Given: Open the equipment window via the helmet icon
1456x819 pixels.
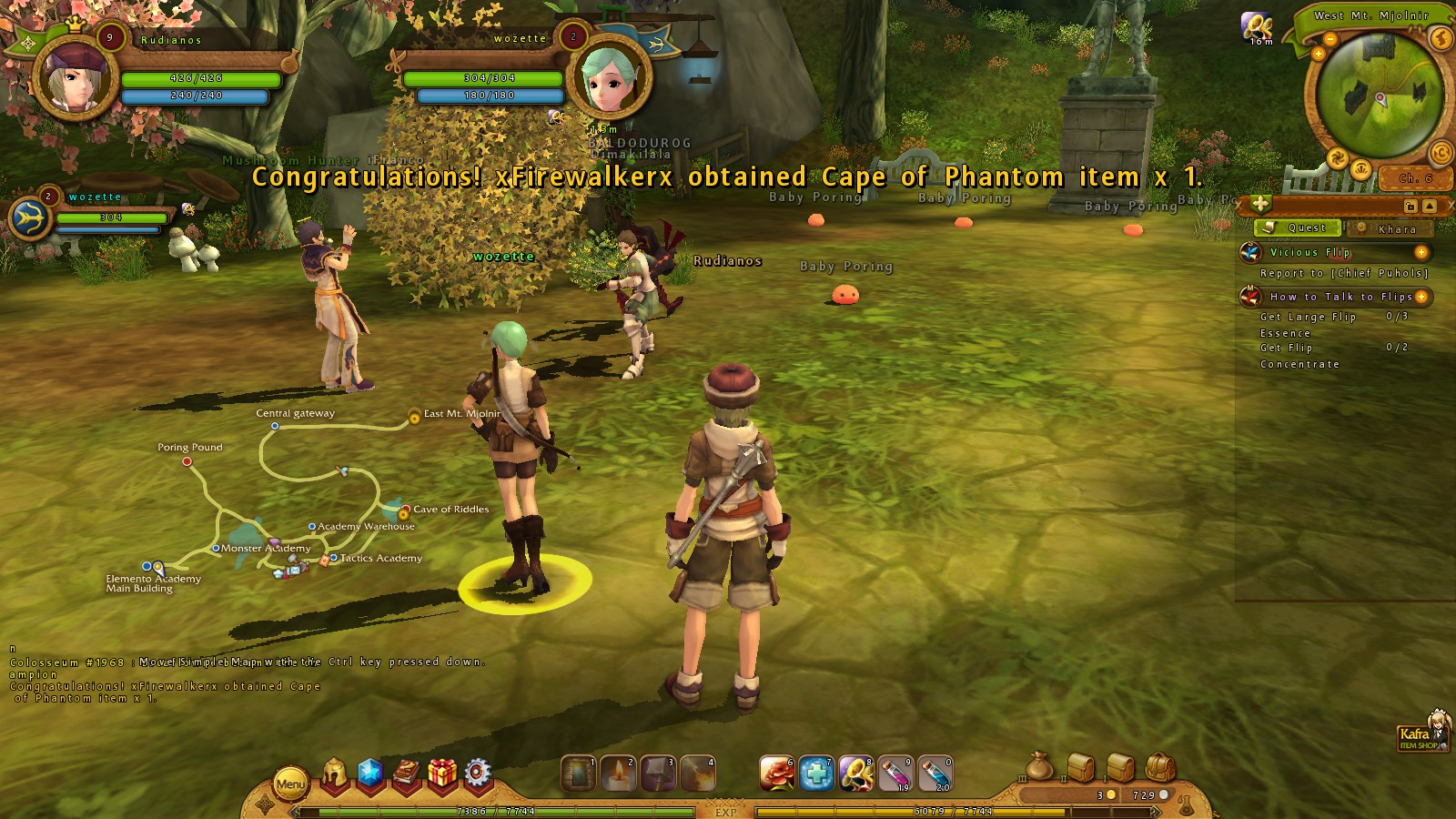Looking at the screenshot, I should coord(334,773).
